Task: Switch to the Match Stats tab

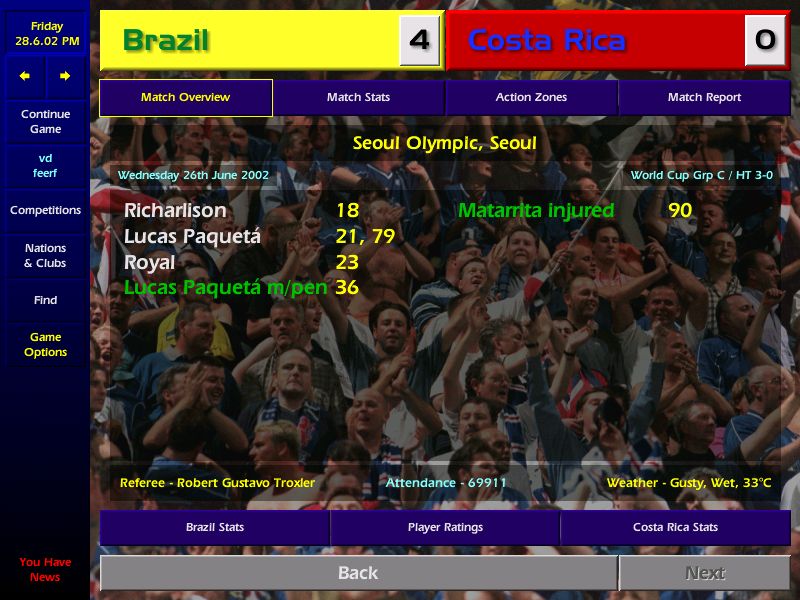Action: (358, 97)
